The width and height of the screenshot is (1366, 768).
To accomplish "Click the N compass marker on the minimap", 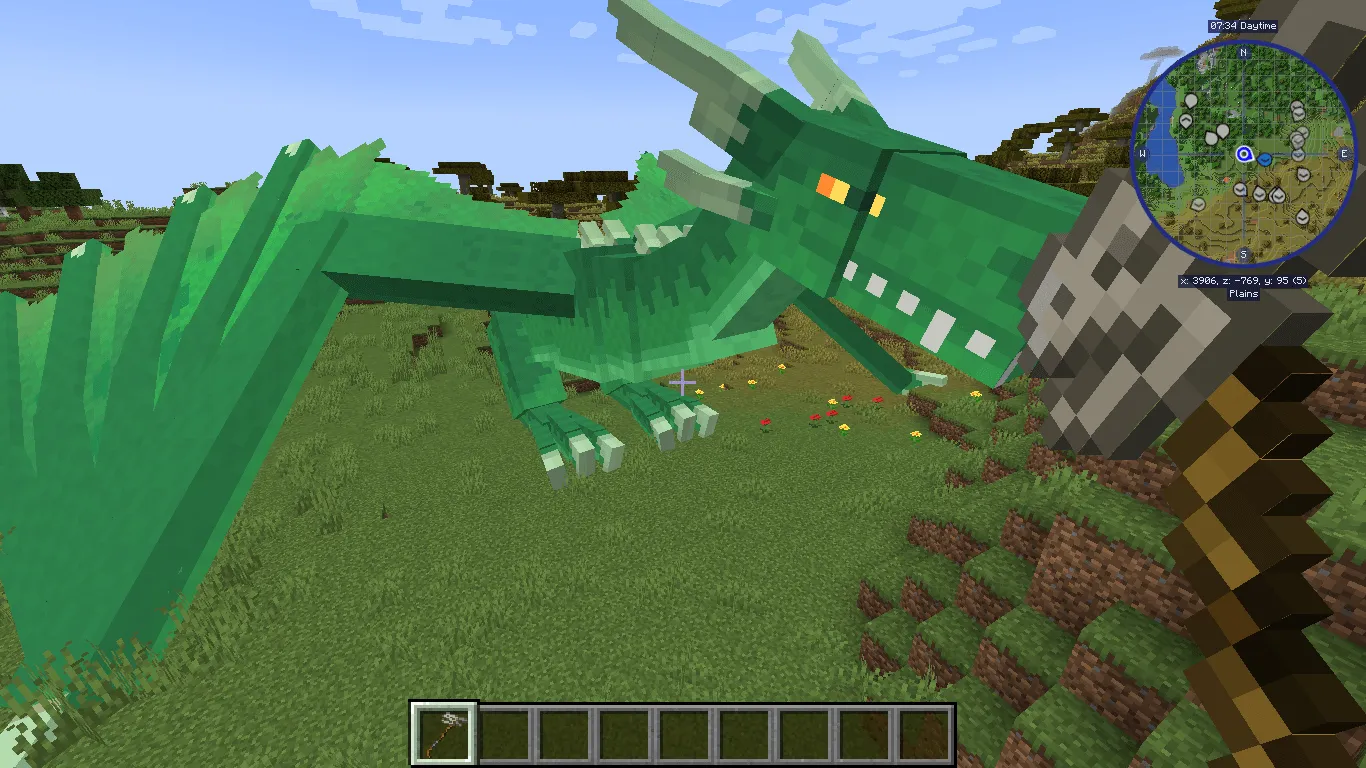I will 1242,53.
